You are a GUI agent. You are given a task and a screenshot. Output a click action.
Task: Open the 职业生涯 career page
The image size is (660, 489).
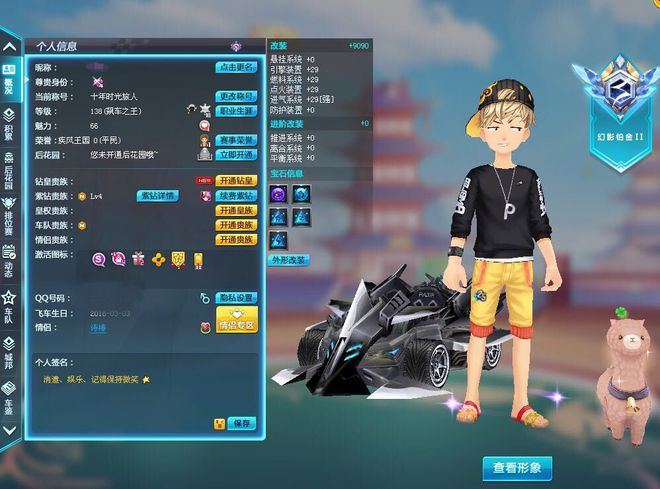pyautogui.click(x=236, y=110)
